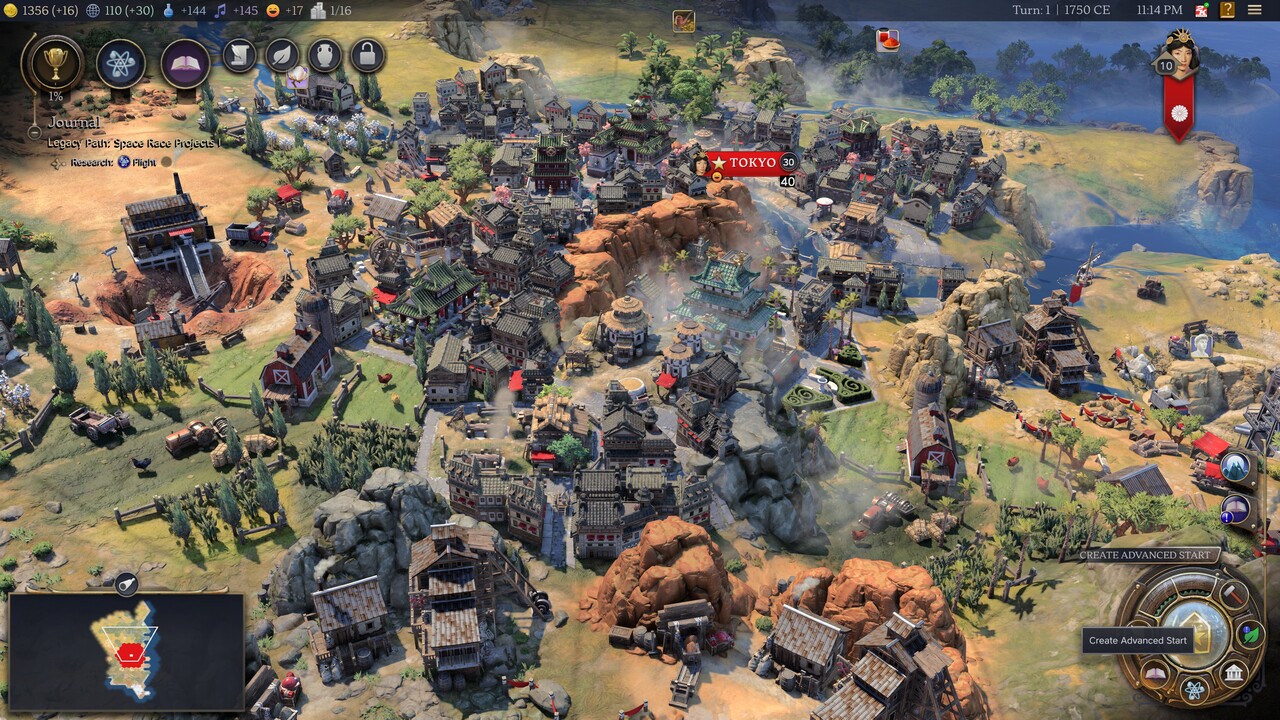Open the minimap lens options button

click(x=126, y=585)
